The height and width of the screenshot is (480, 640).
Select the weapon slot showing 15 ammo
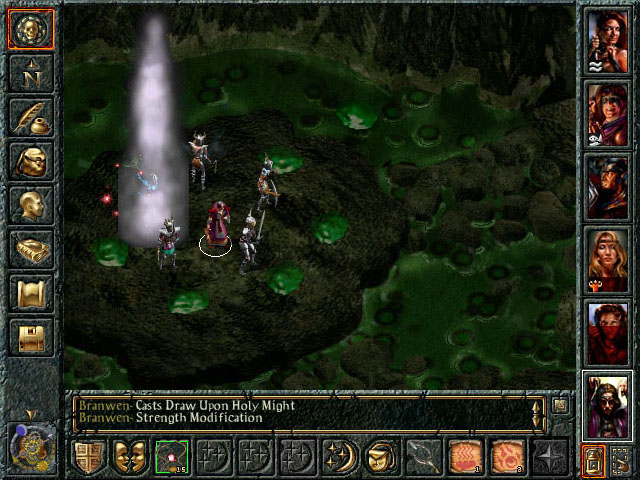coord(172,457)
